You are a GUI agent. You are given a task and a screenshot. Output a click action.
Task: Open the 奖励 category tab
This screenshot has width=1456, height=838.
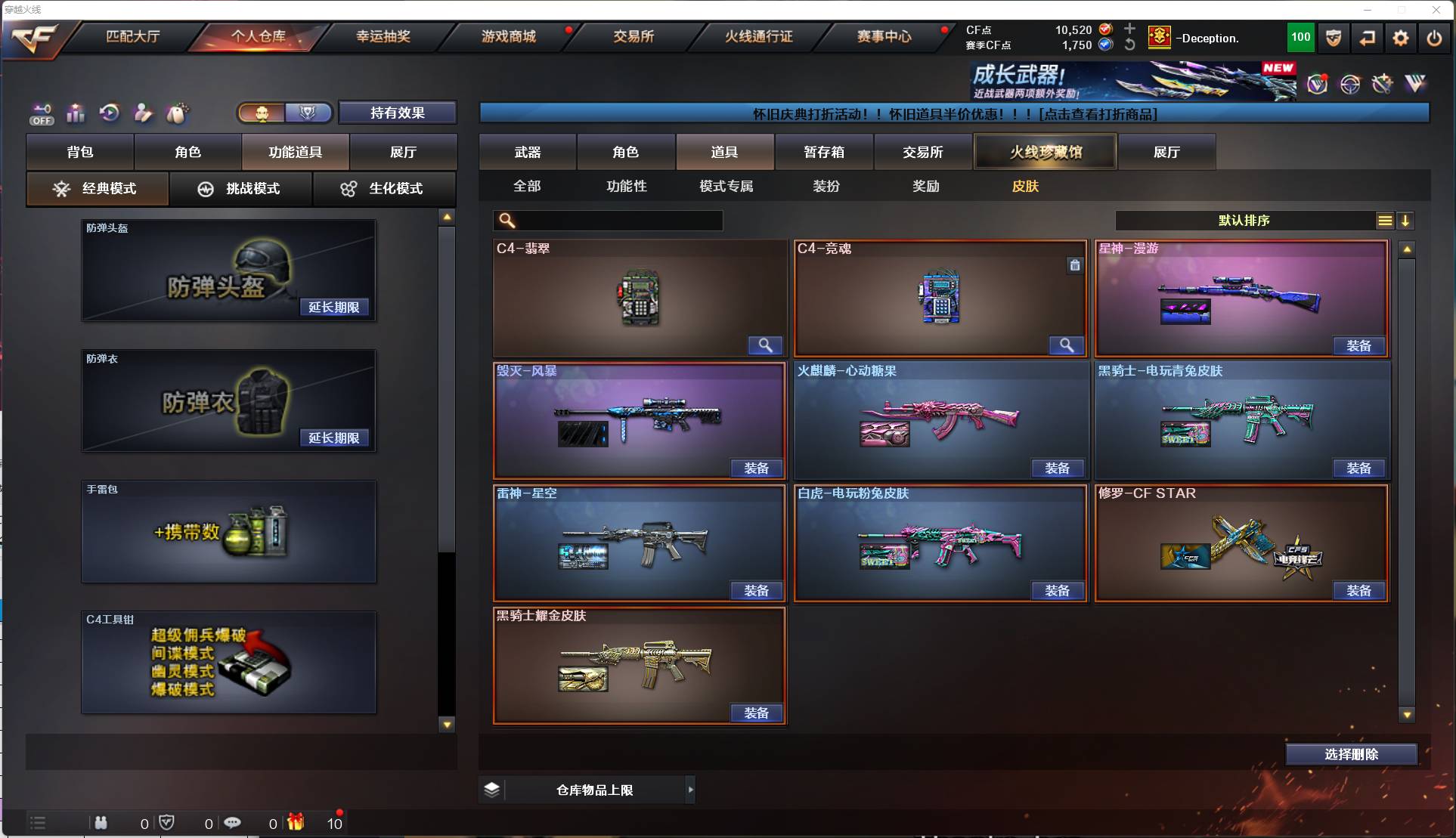tap(925, 186)
